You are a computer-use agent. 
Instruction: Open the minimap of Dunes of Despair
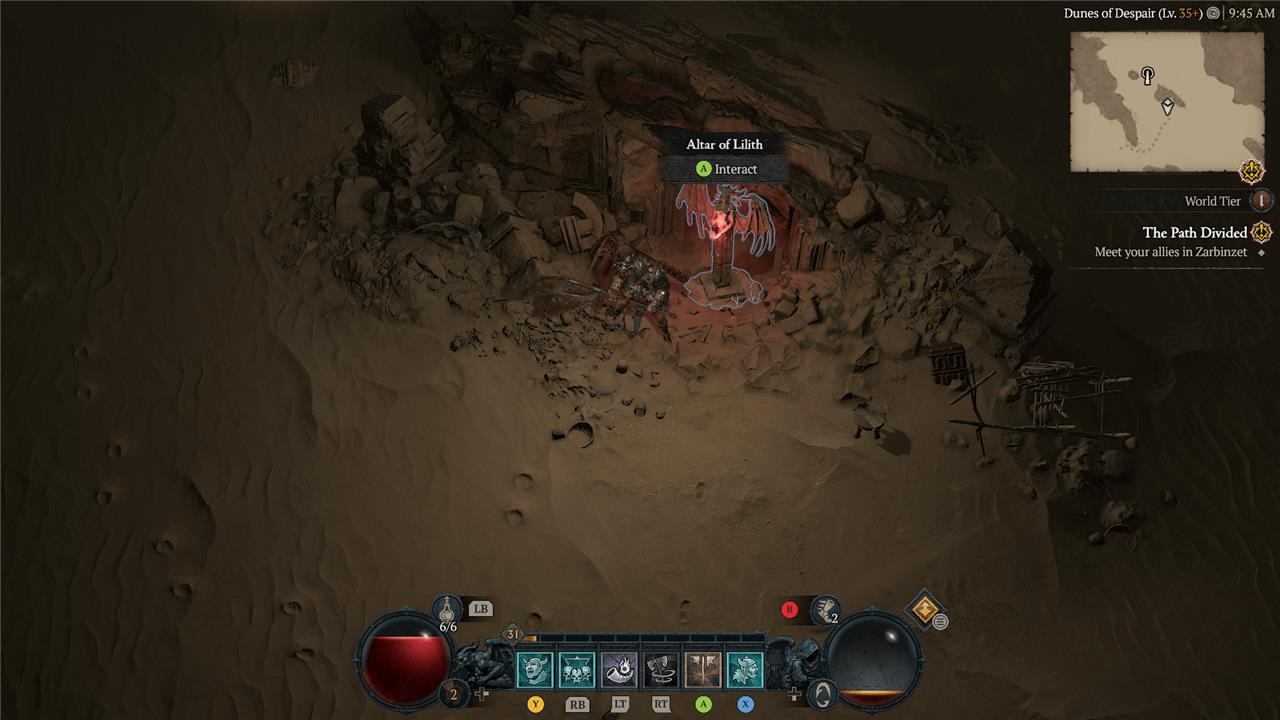point(1166,101)
